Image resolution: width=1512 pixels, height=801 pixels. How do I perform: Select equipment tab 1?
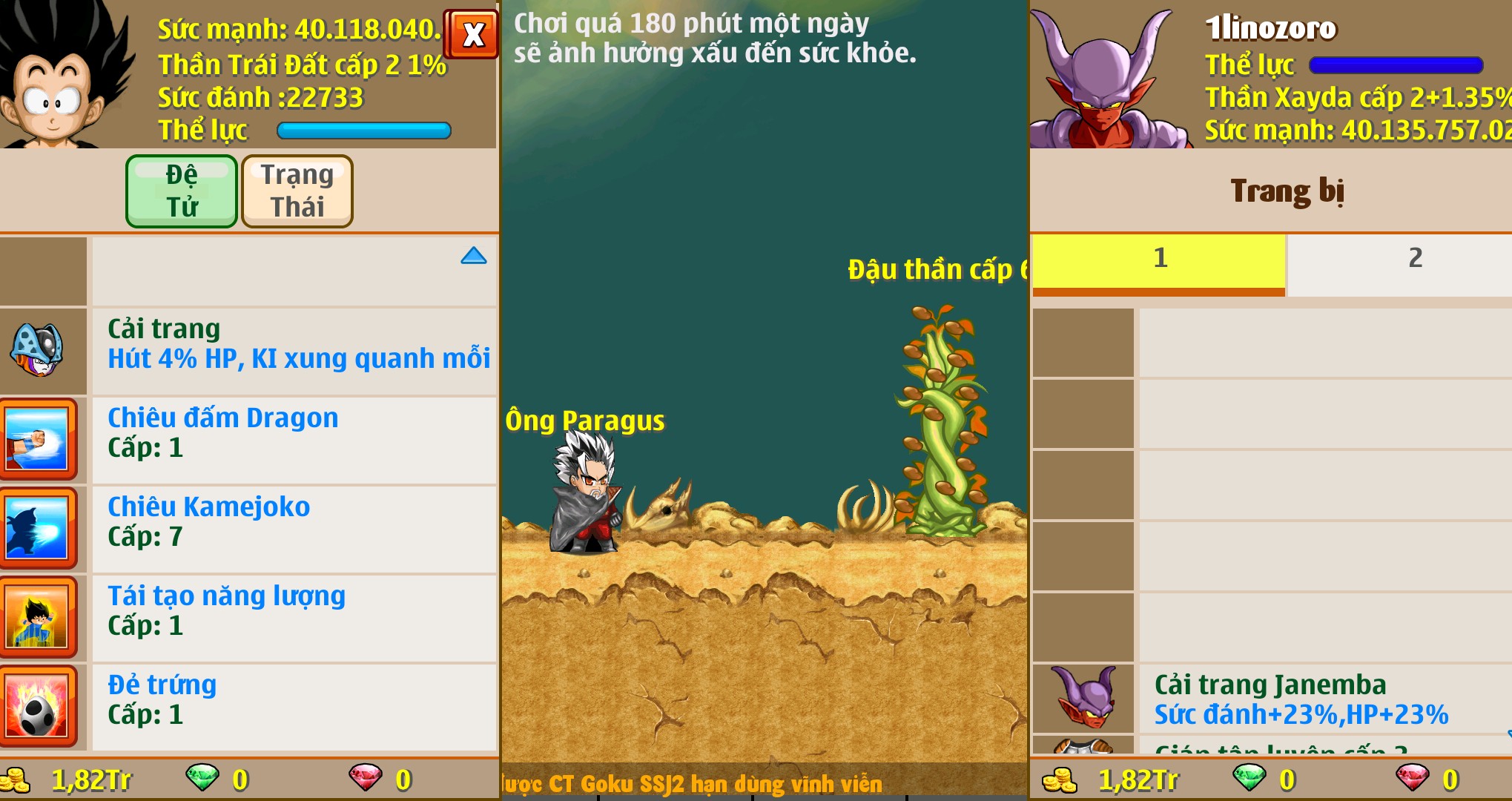coord(1160,259)
